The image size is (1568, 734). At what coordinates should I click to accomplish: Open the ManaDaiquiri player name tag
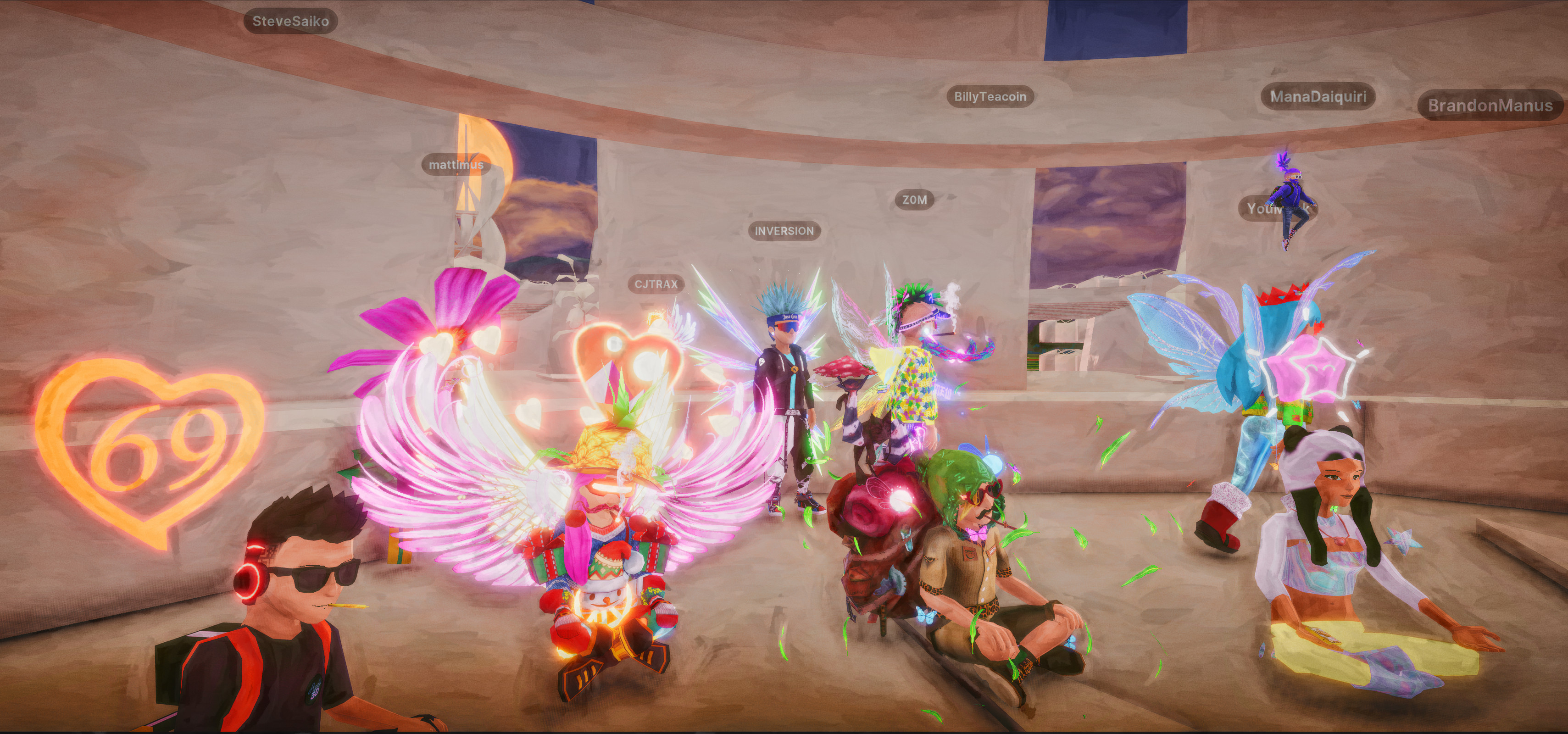1318,96
